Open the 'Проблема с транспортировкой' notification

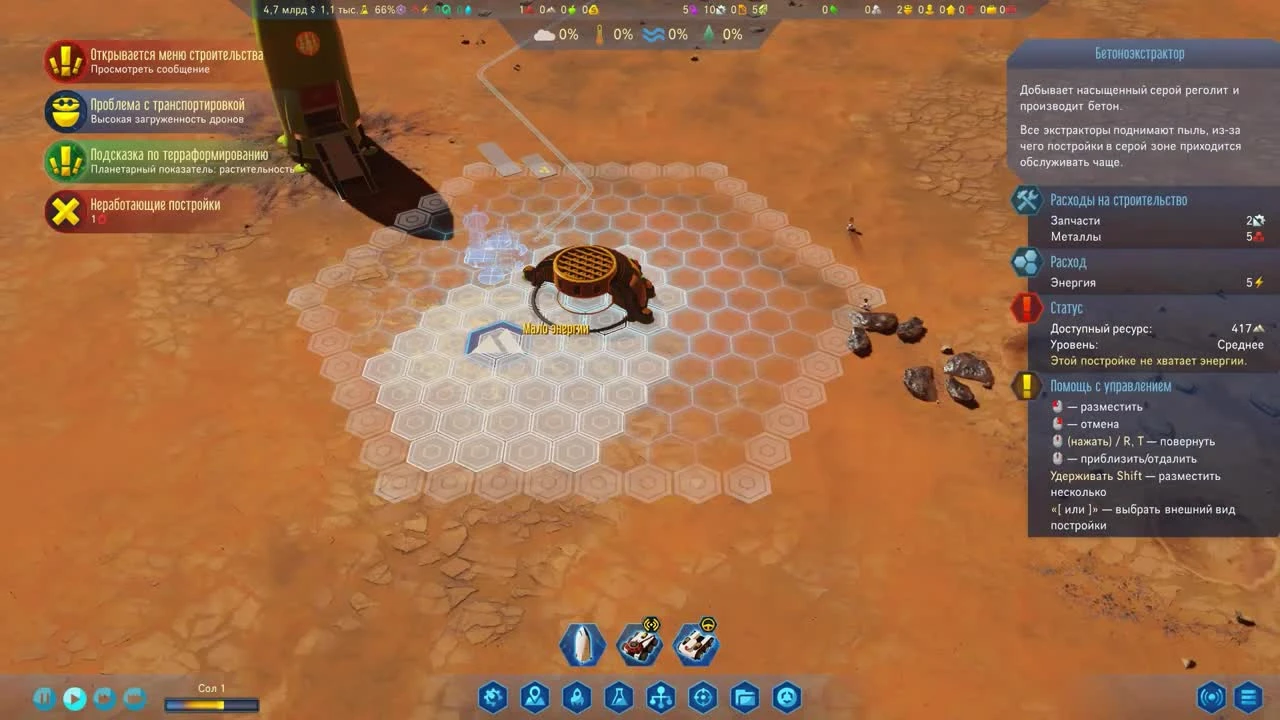click(x=160, y=111)
